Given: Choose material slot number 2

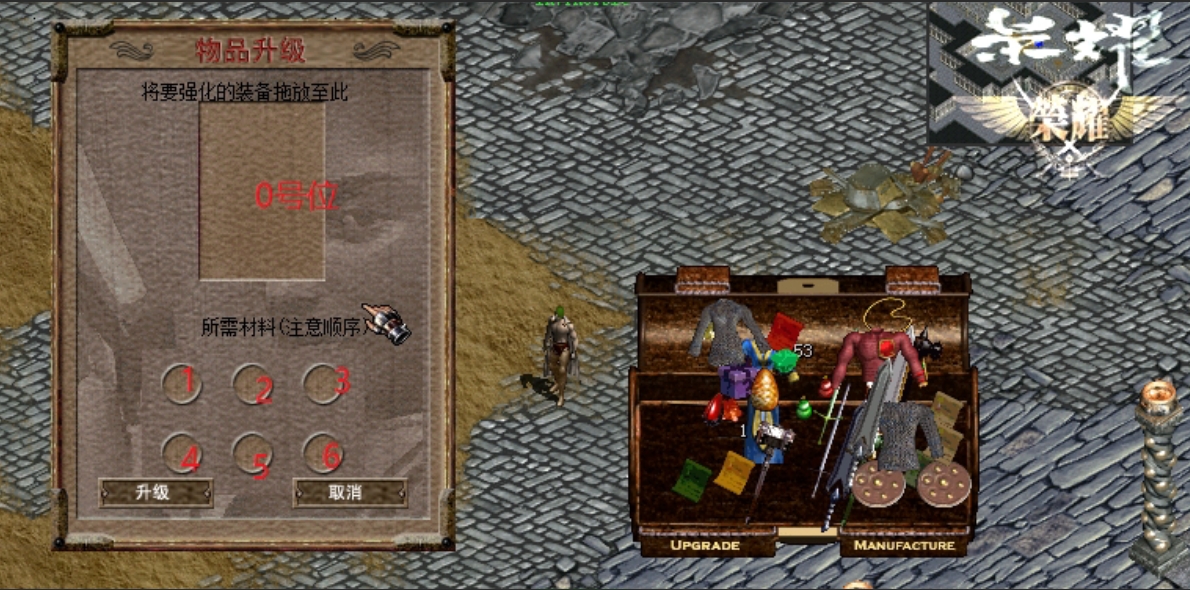Looking at the screenshot, I should click(x=252, y=383).
